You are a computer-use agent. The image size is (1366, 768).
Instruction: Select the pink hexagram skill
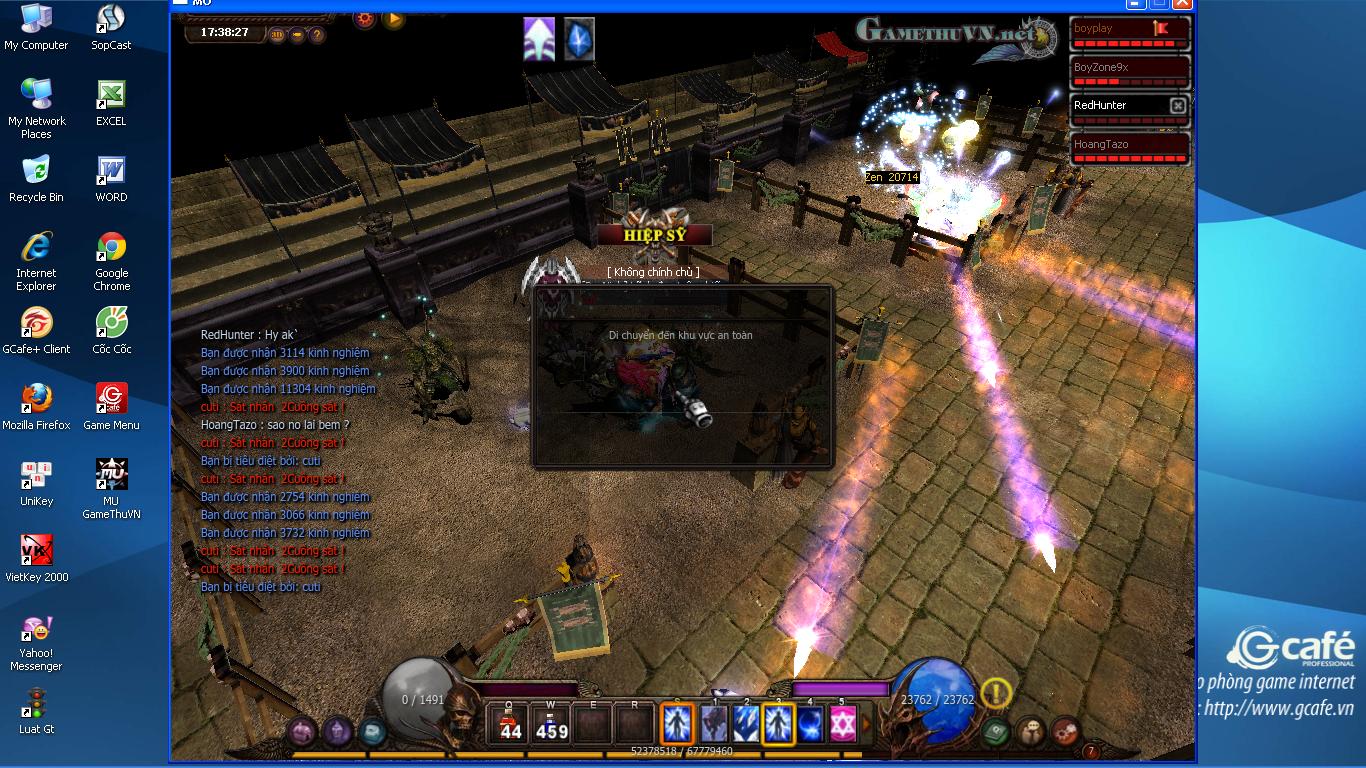[x=842, y=723]
